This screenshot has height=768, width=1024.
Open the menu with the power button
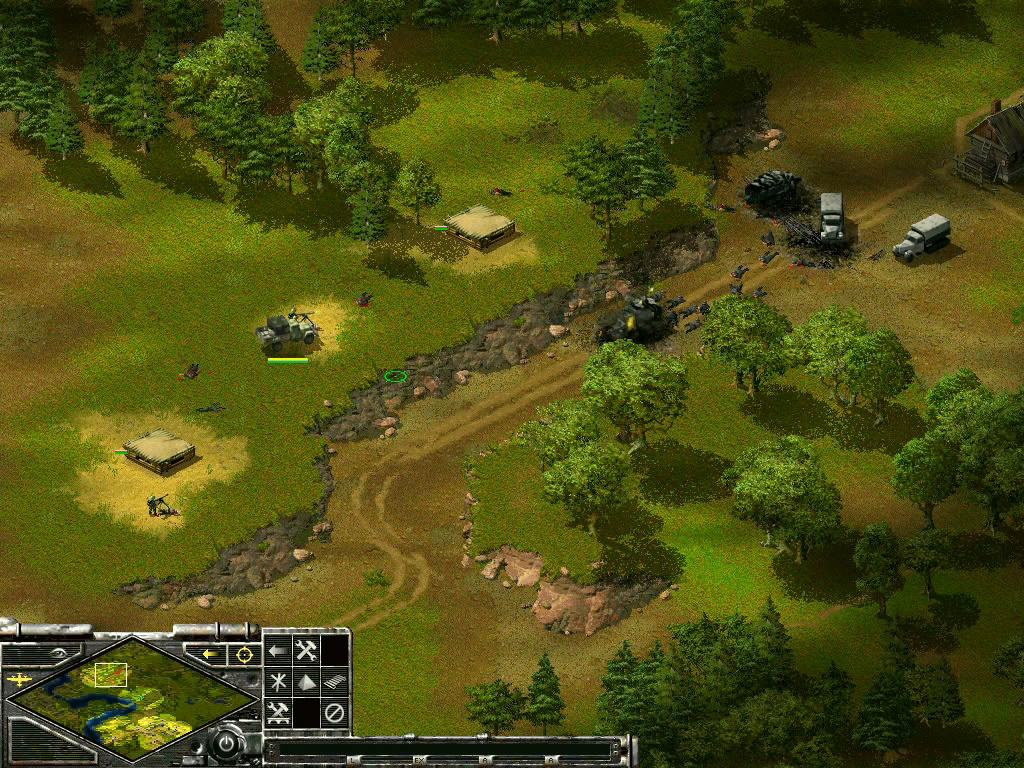pos(229,744)
